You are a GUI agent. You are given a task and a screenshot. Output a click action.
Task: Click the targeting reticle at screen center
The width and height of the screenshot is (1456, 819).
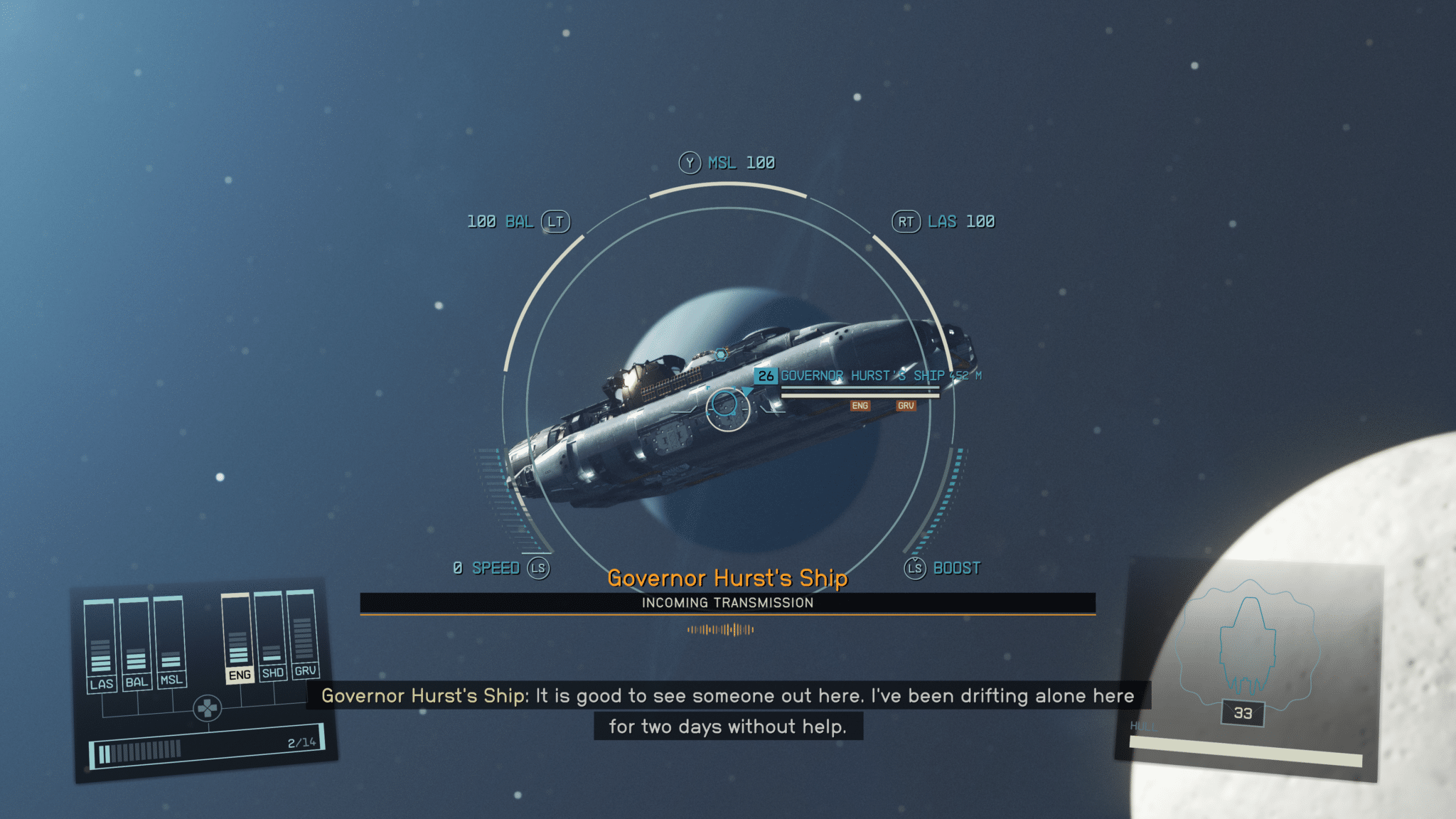pos(727,407)
